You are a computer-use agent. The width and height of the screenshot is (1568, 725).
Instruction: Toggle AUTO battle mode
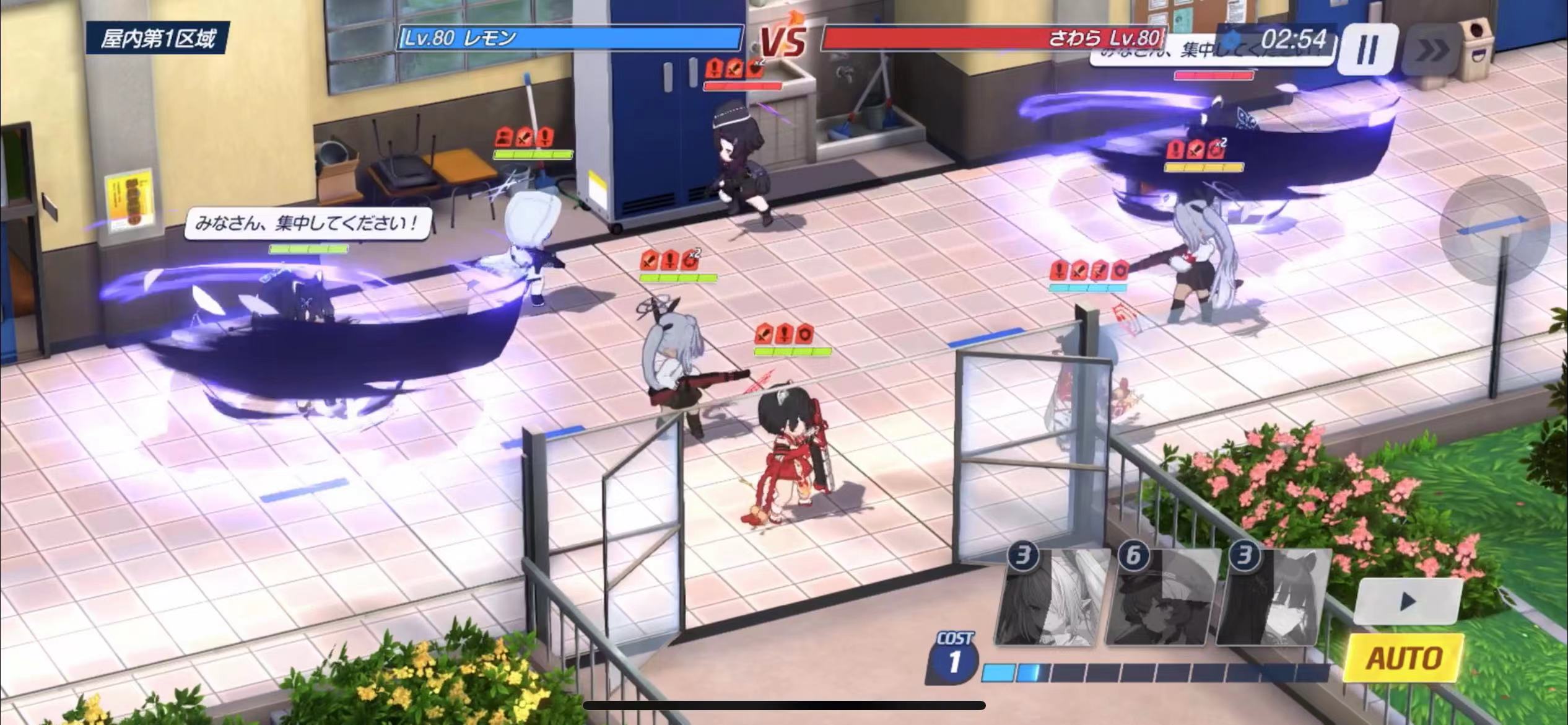1405,658
